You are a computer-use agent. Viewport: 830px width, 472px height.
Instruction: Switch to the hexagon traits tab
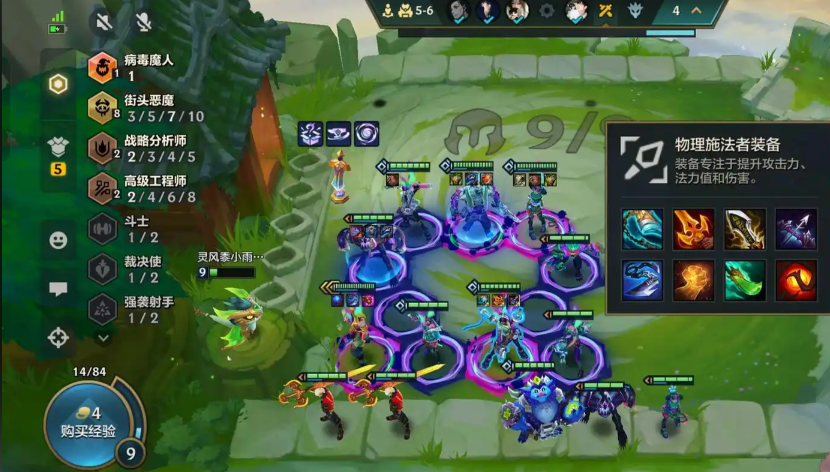click(x=58, y=84)
